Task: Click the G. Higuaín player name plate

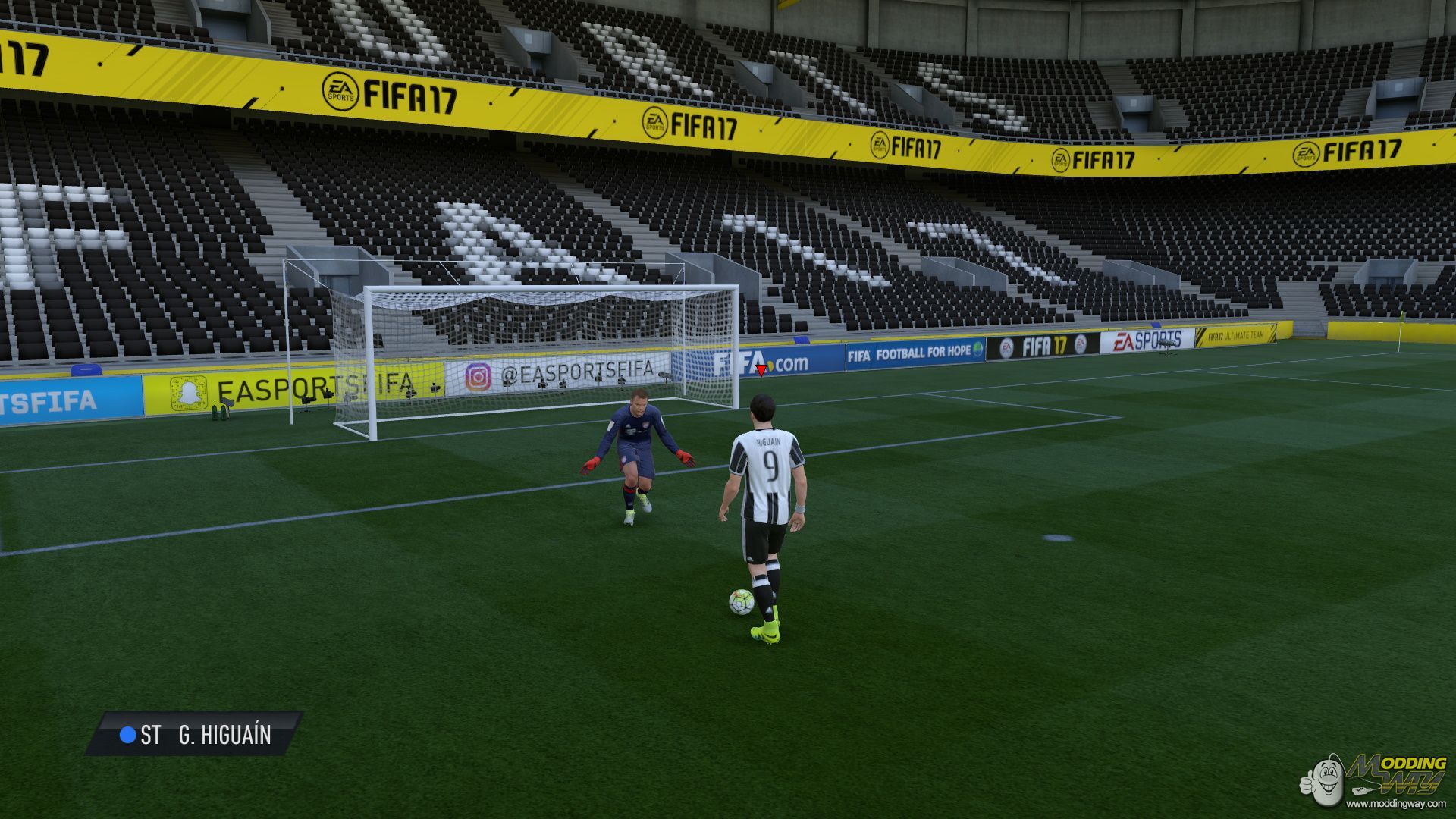Action: [x=195, y=734]
